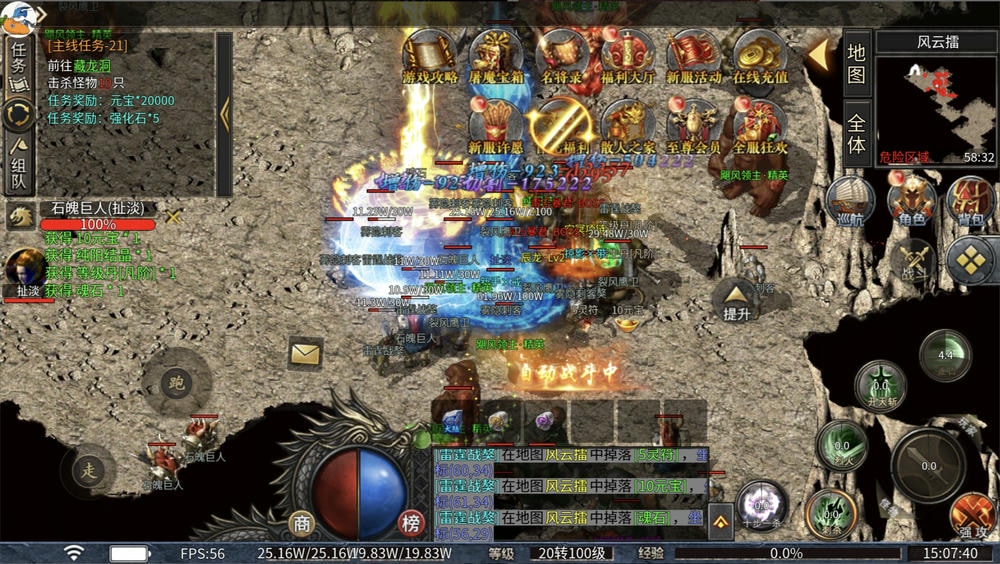The height and width of the screenshot is (564, 1000).
Task: Open the 名将录 generals record
Action: [x=562, y=55]
